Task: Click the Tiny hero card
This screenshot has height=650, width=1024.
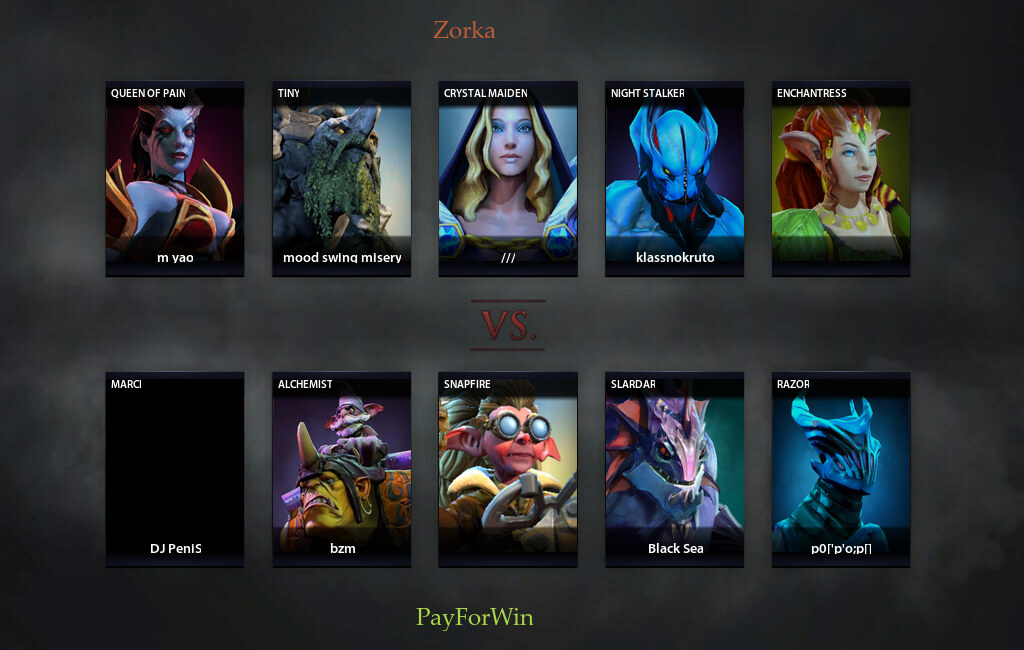Action: [342, 178]
